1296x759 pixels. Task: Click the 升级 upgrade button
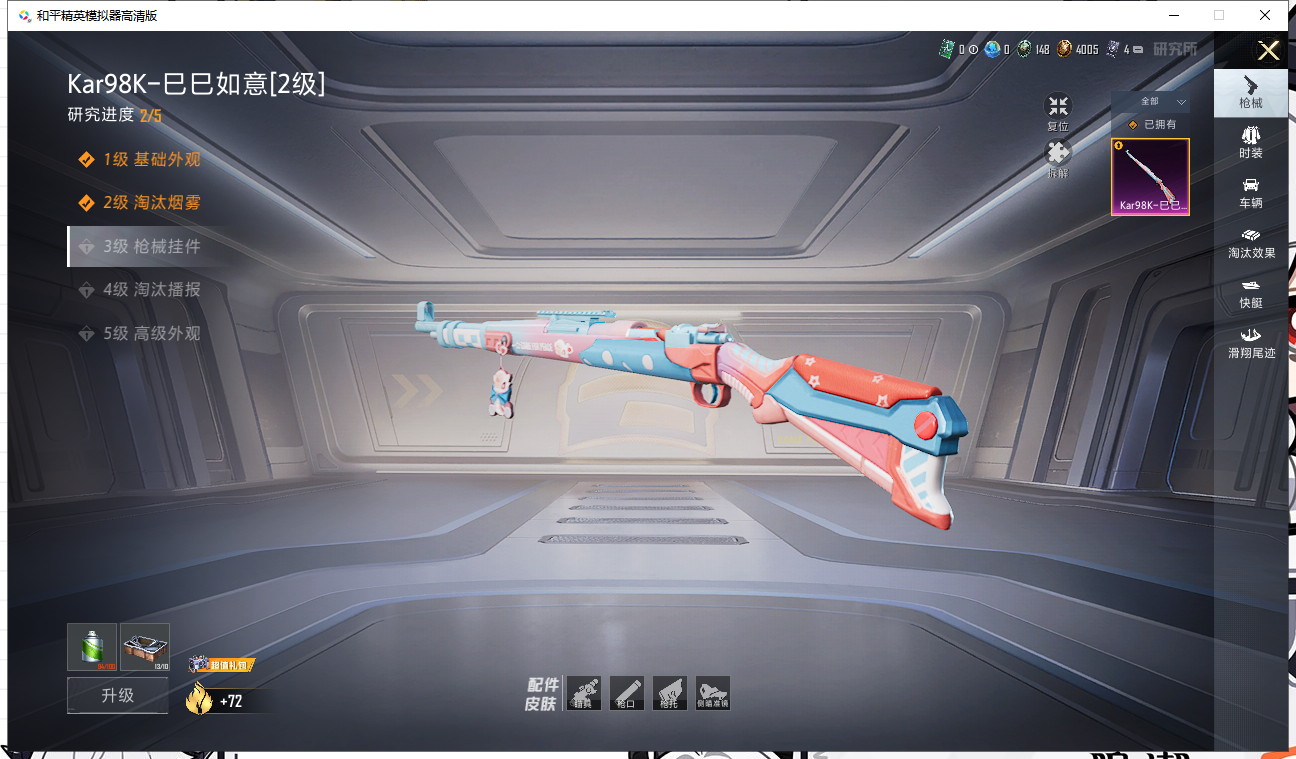click(x=118, y=695)
